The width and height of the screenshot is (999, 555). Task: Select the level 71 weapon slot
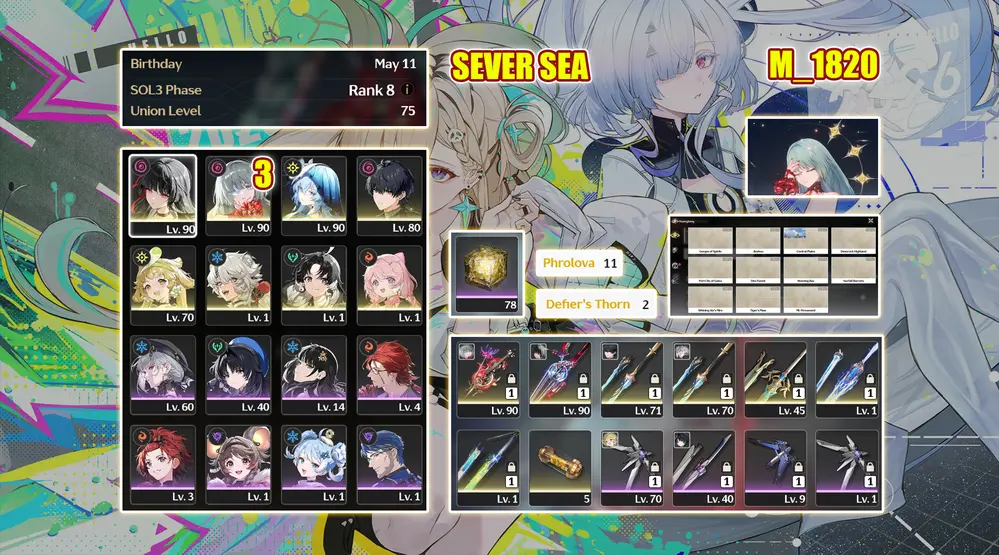pyautogui.click(x=632, y=379)
